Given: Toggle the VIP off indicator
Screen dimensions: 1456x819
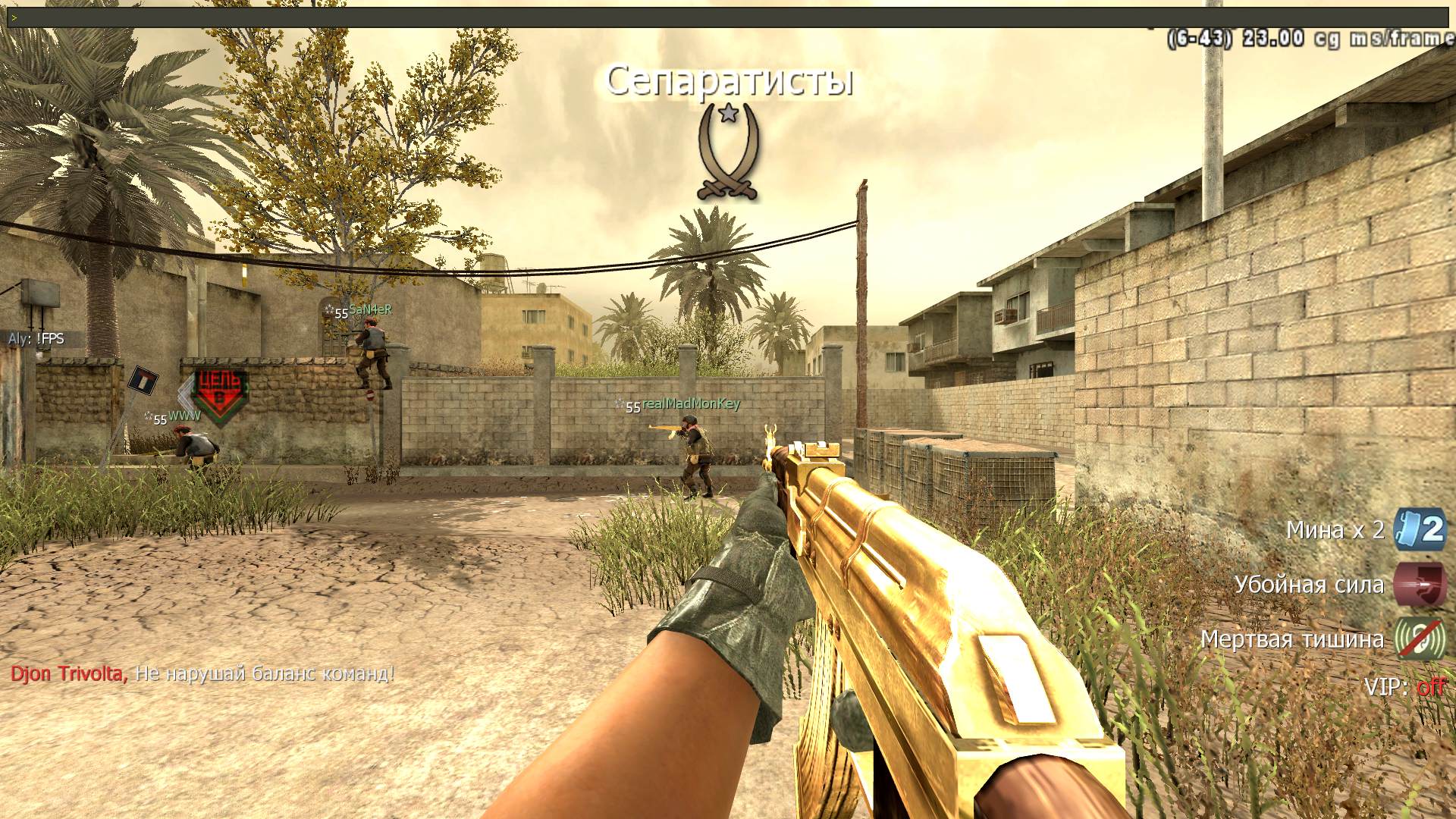Looking at the screenshot, I should click(1430, 687).
